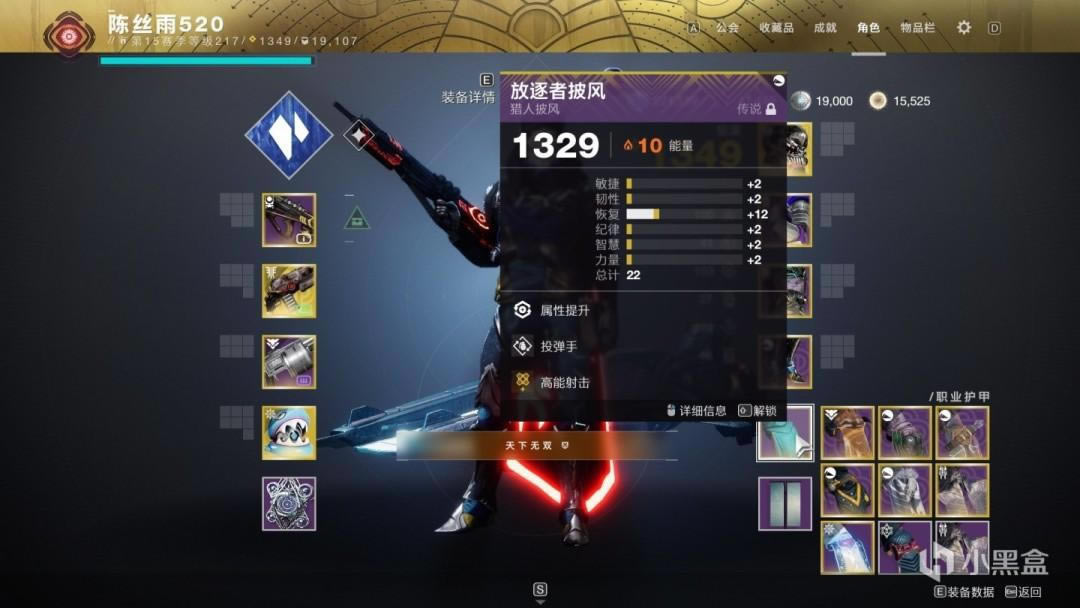1080x608 pixels.
Task: Select the skull helmet armor slot
Action: click(x=800, y=149)
